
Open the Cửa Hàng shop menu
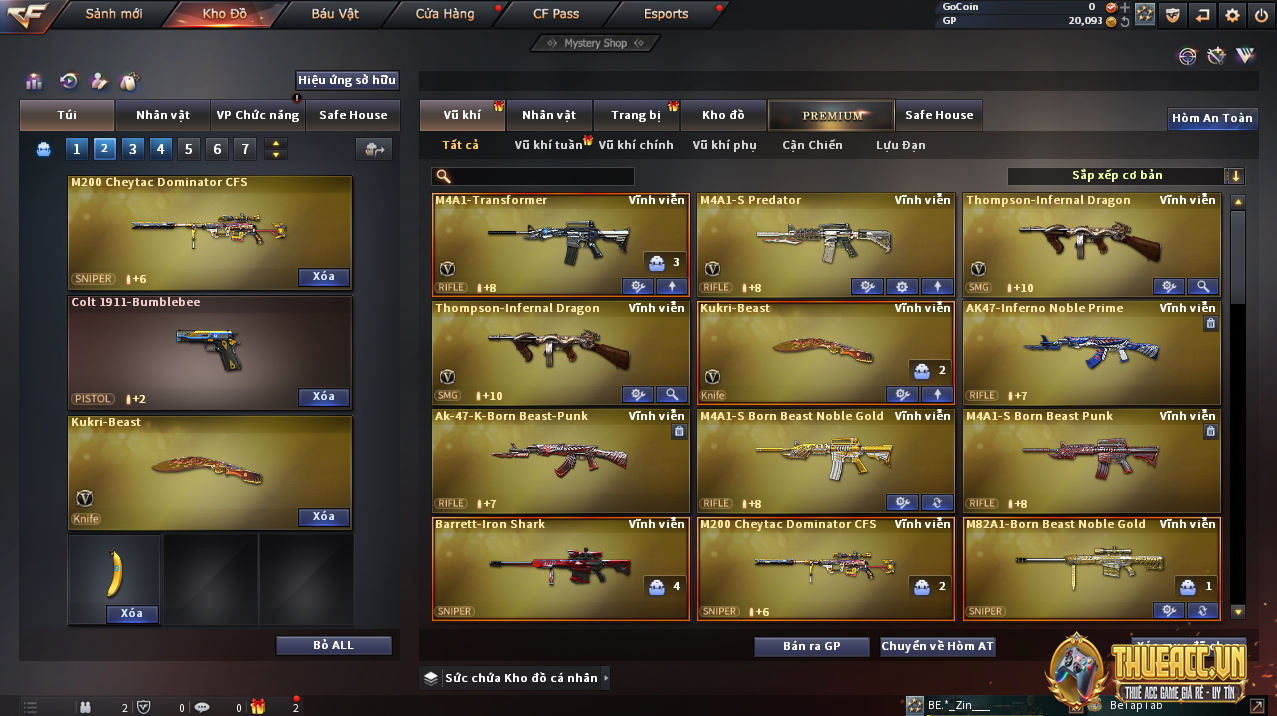[445, 14]
